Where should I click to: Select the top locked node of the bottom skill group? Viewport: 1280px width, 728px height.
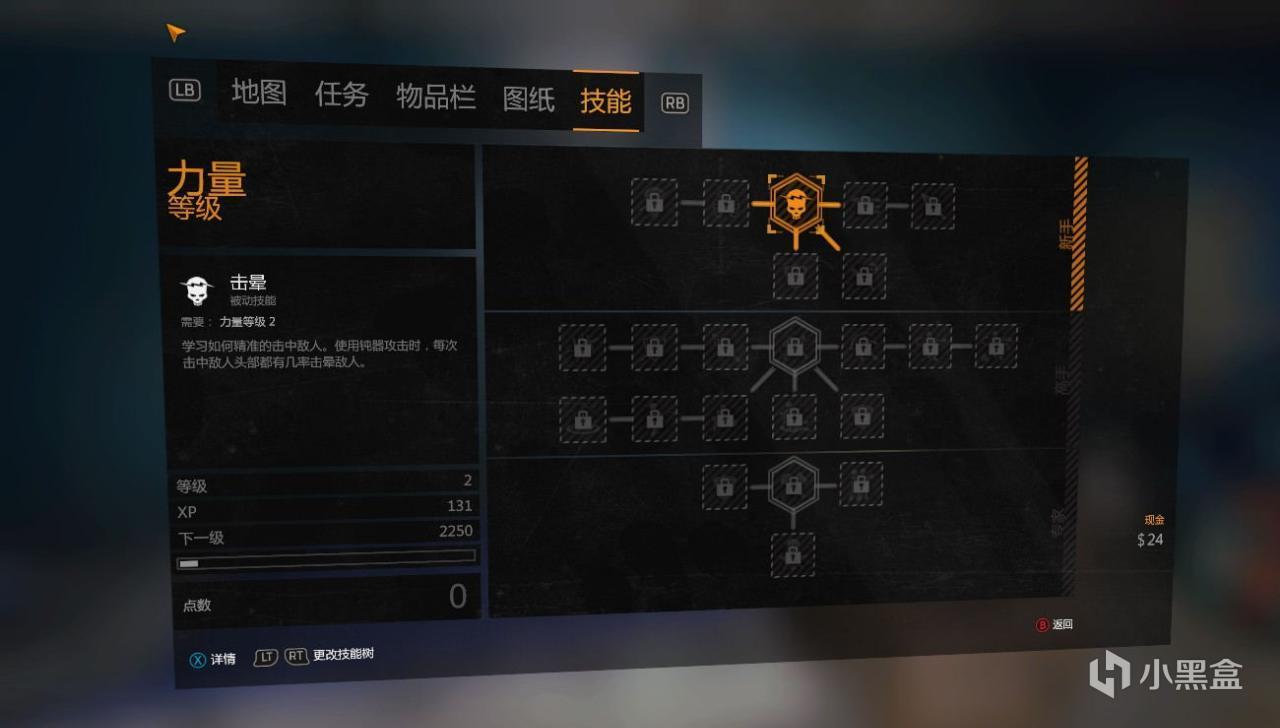tap(795, 487)
